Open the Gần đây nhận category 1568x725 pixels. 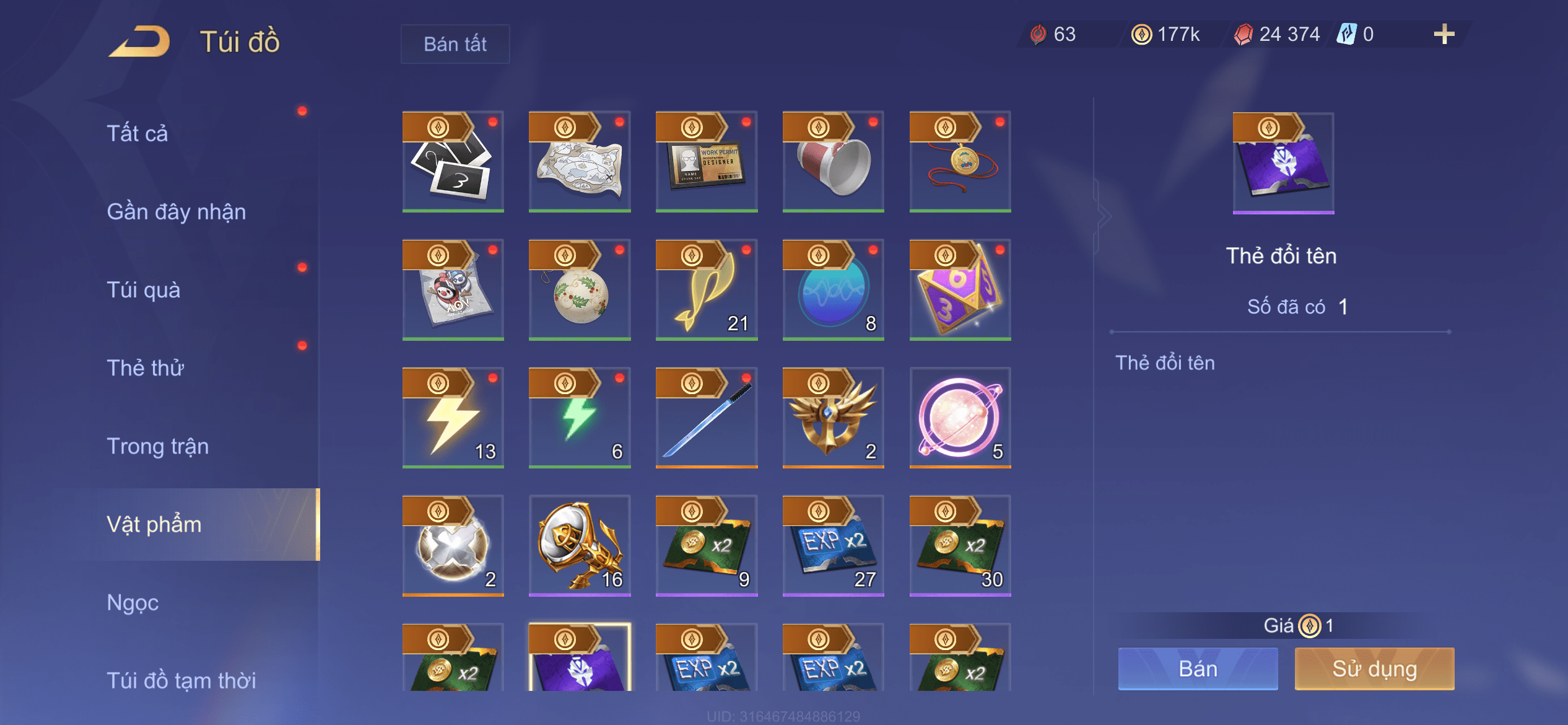[176, 212]
